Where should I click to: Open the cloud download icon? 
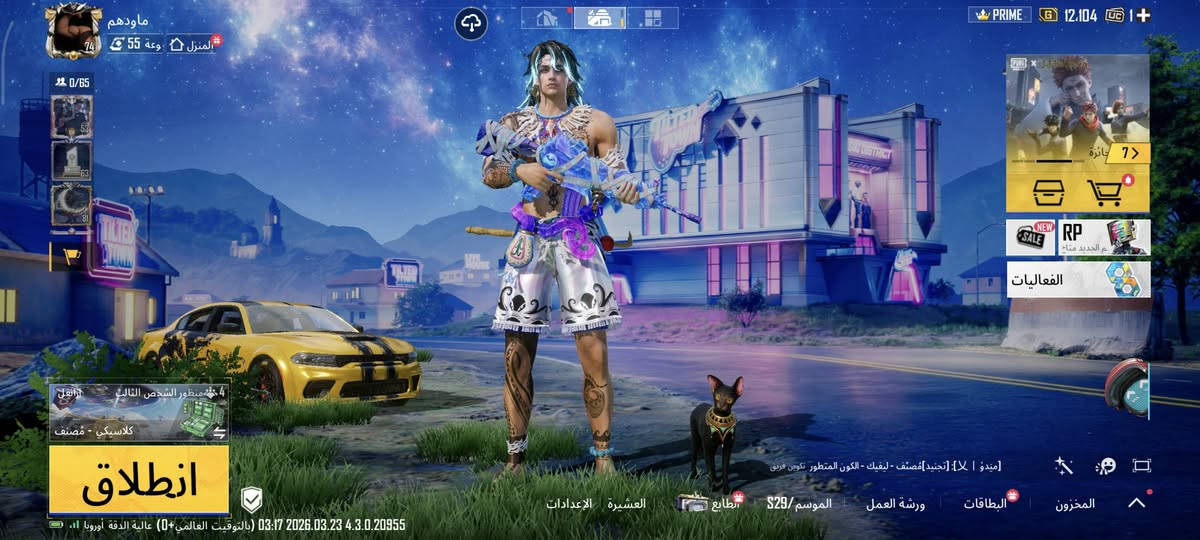471,23
